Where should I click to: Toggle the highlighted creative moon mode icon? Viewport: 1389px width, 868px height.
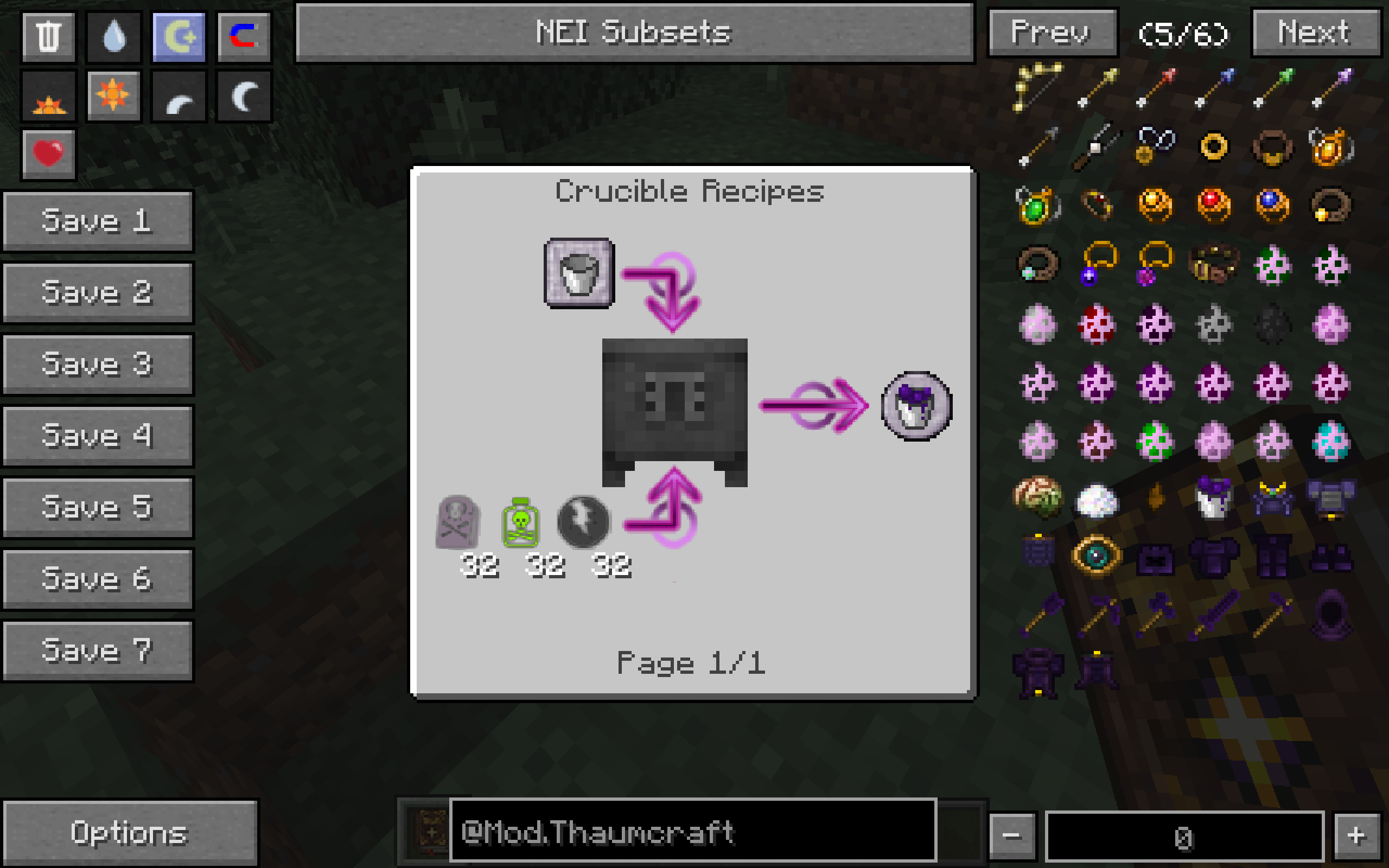(x=177, y=37)
